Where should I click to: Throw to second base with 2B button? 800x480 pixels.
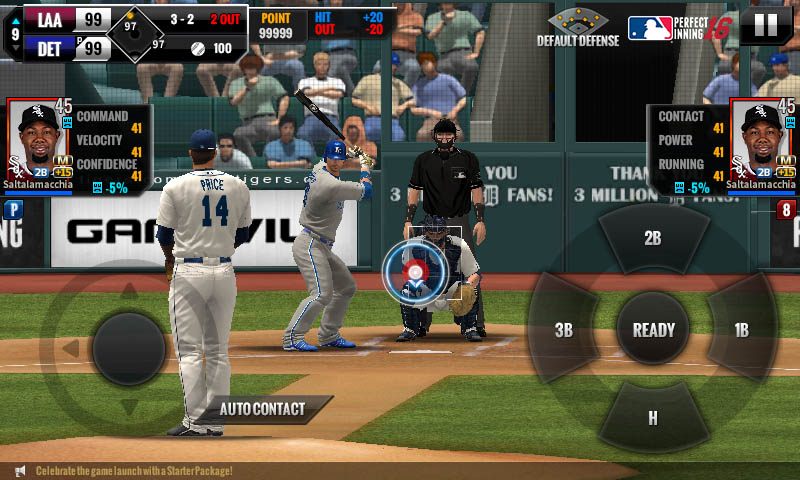653,239
